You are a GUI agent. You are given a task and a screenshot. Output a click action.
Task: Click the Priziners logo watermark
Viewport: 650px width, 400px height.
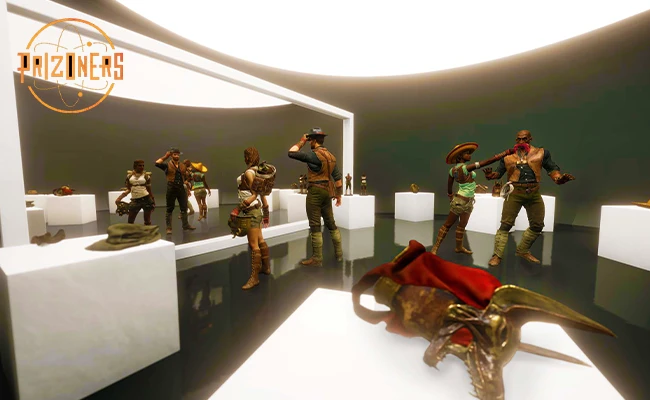pos(70,66)
